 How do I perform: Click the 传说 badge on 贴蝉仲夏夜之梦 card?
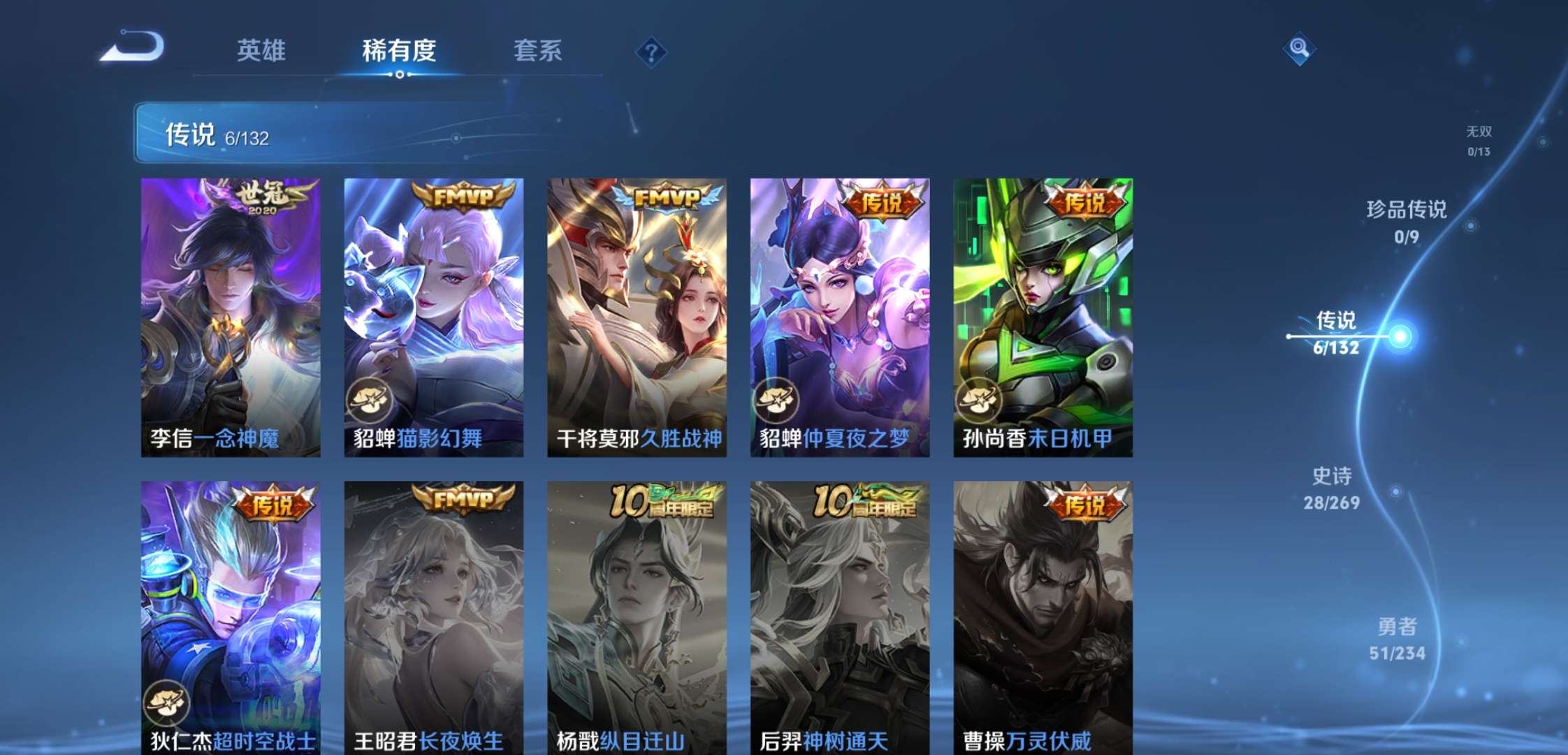(x=883, y=199)
